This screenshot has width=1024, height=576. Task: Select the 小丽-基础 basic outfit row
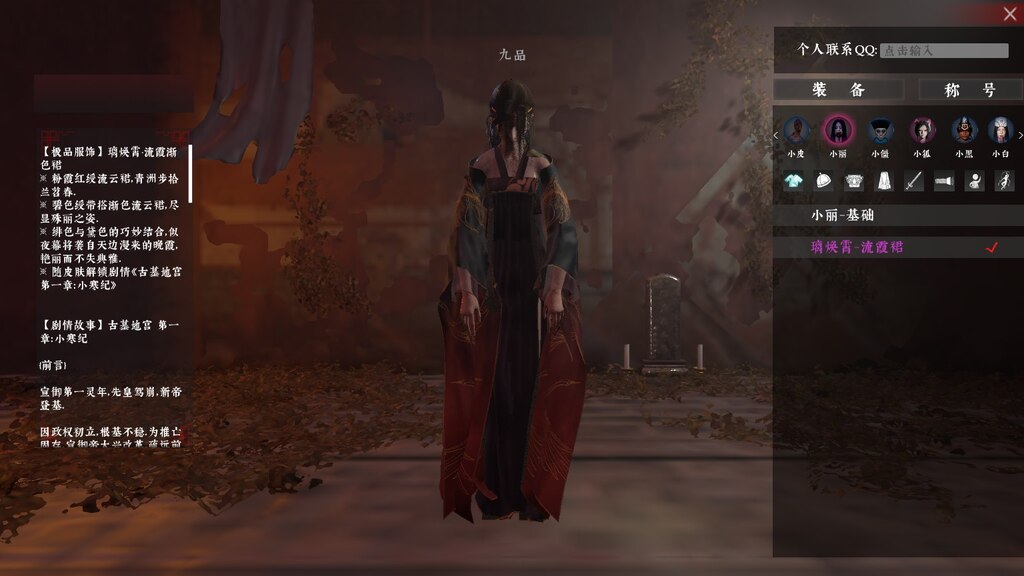point(898,215)
